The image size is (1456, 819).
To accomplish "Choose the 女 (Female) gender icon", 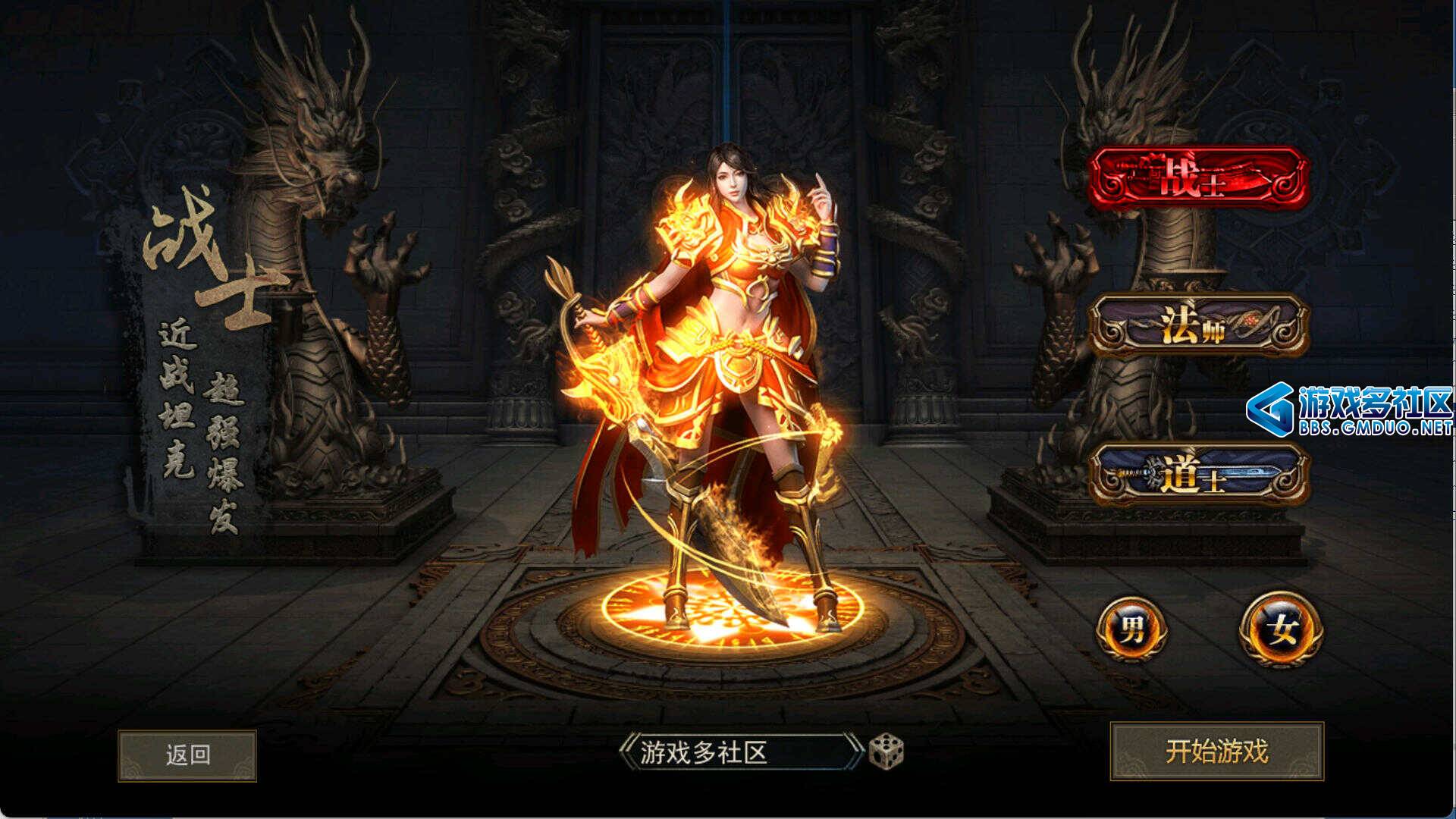I will [1282, 629].
